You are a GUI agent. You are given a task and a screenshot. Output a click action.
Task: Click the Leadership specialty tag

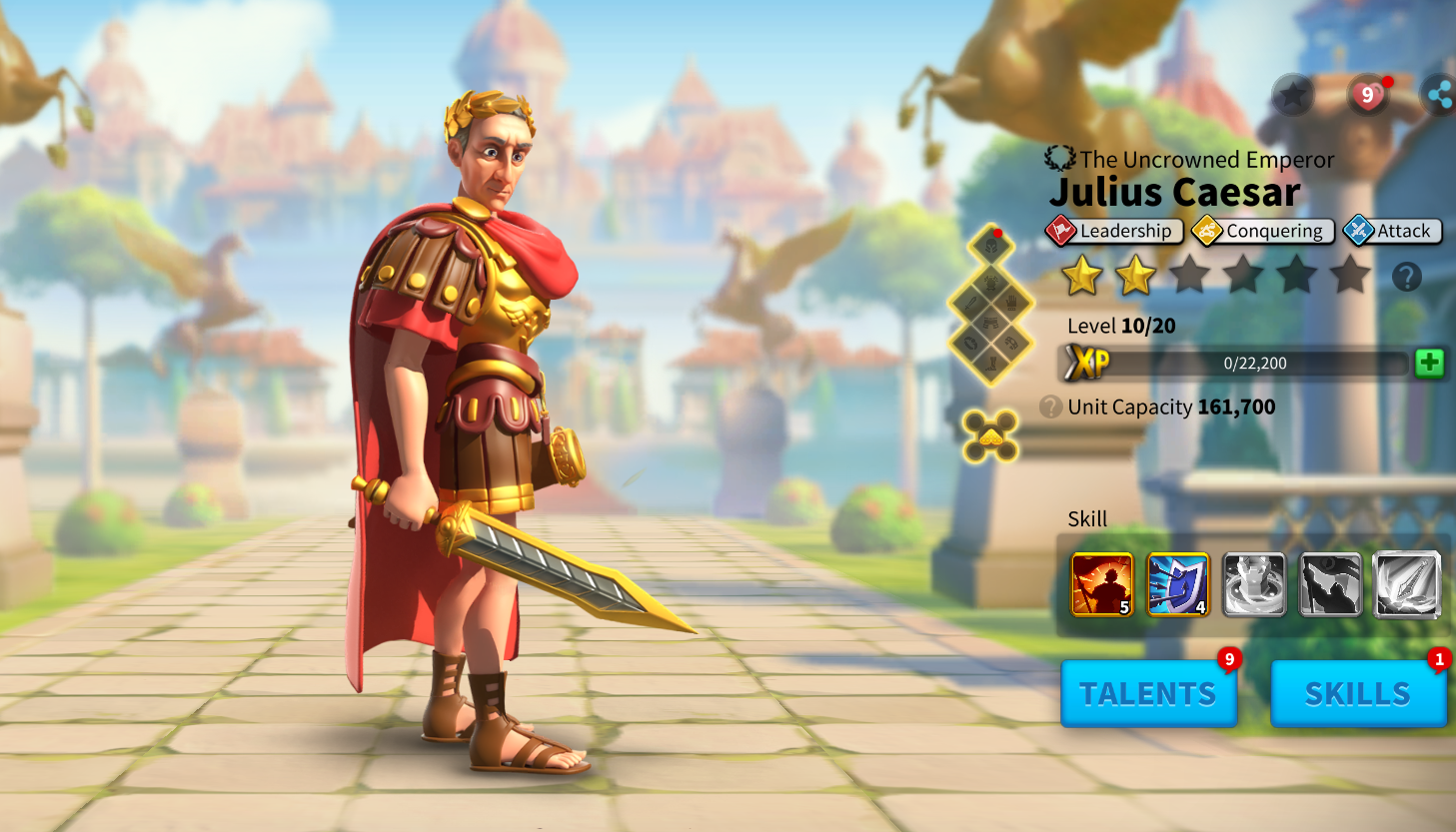(x=1114, y=231)
